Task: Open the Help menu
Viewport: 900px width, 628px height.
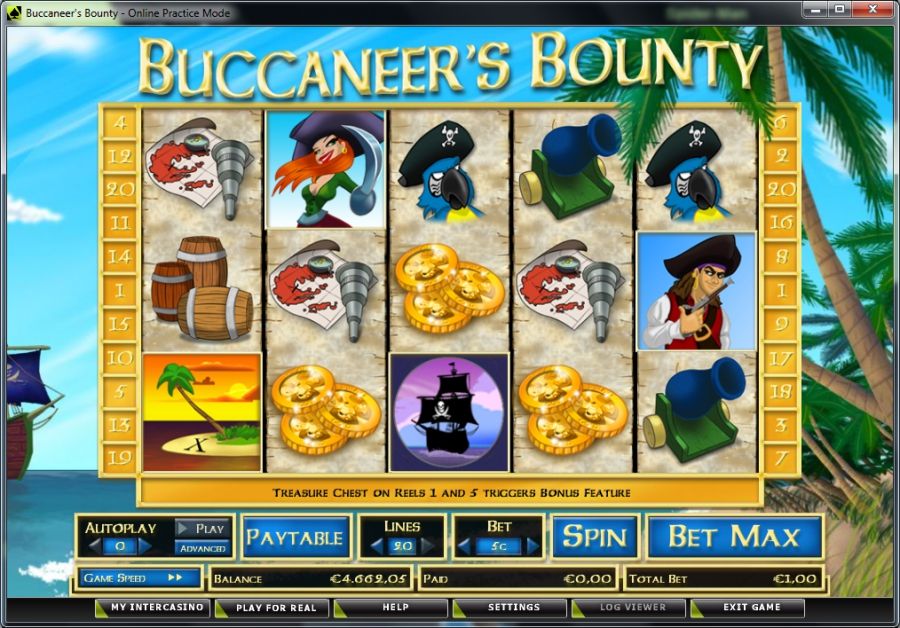Action: [x=394, y=607]
